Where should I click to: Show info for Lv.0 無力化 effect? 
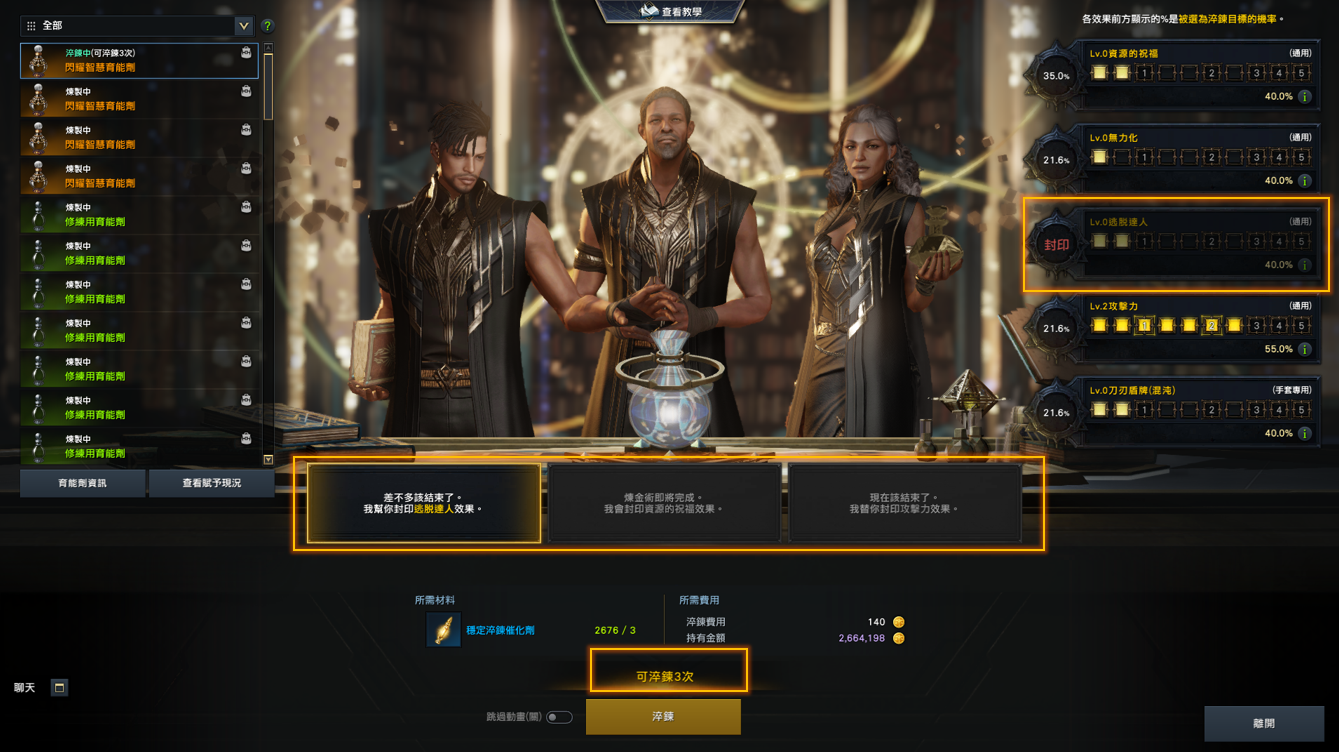pos(1304,181)
